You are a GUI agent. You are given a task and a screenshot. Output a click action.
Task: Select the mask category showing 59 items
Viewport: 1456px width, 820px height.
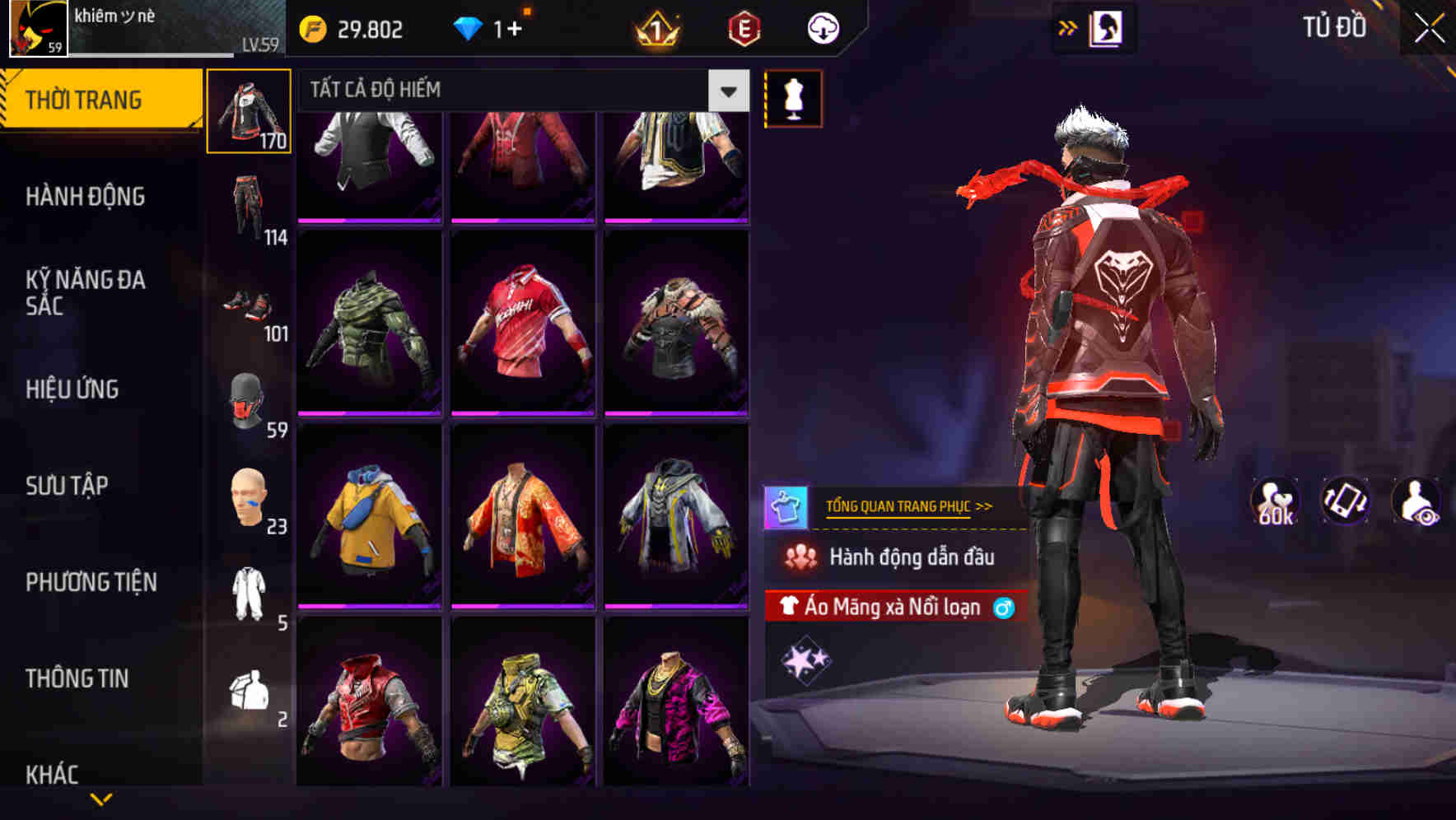point(245,401)
